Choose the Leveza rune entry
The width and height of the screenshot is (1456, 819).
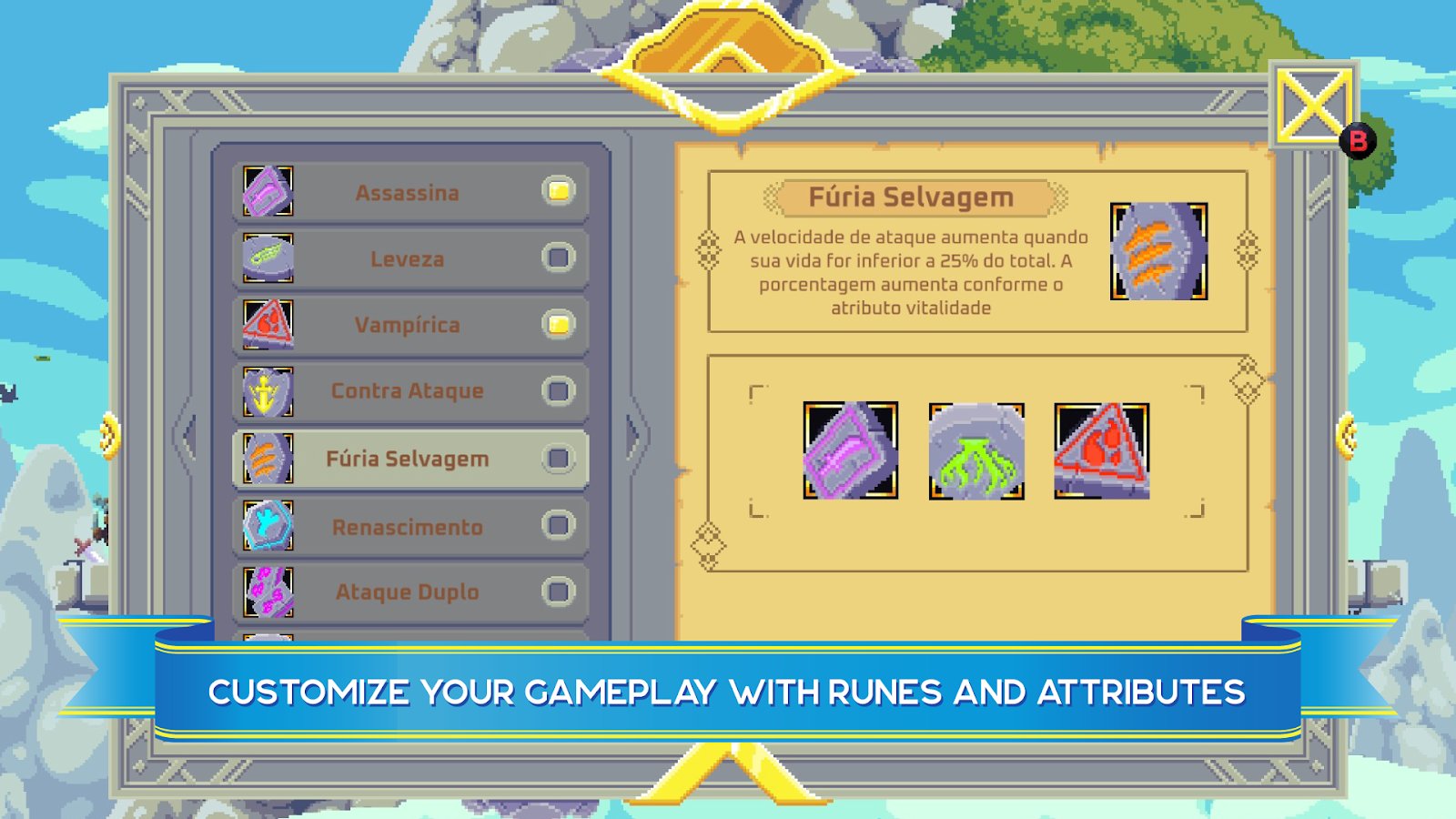point(407,259)
